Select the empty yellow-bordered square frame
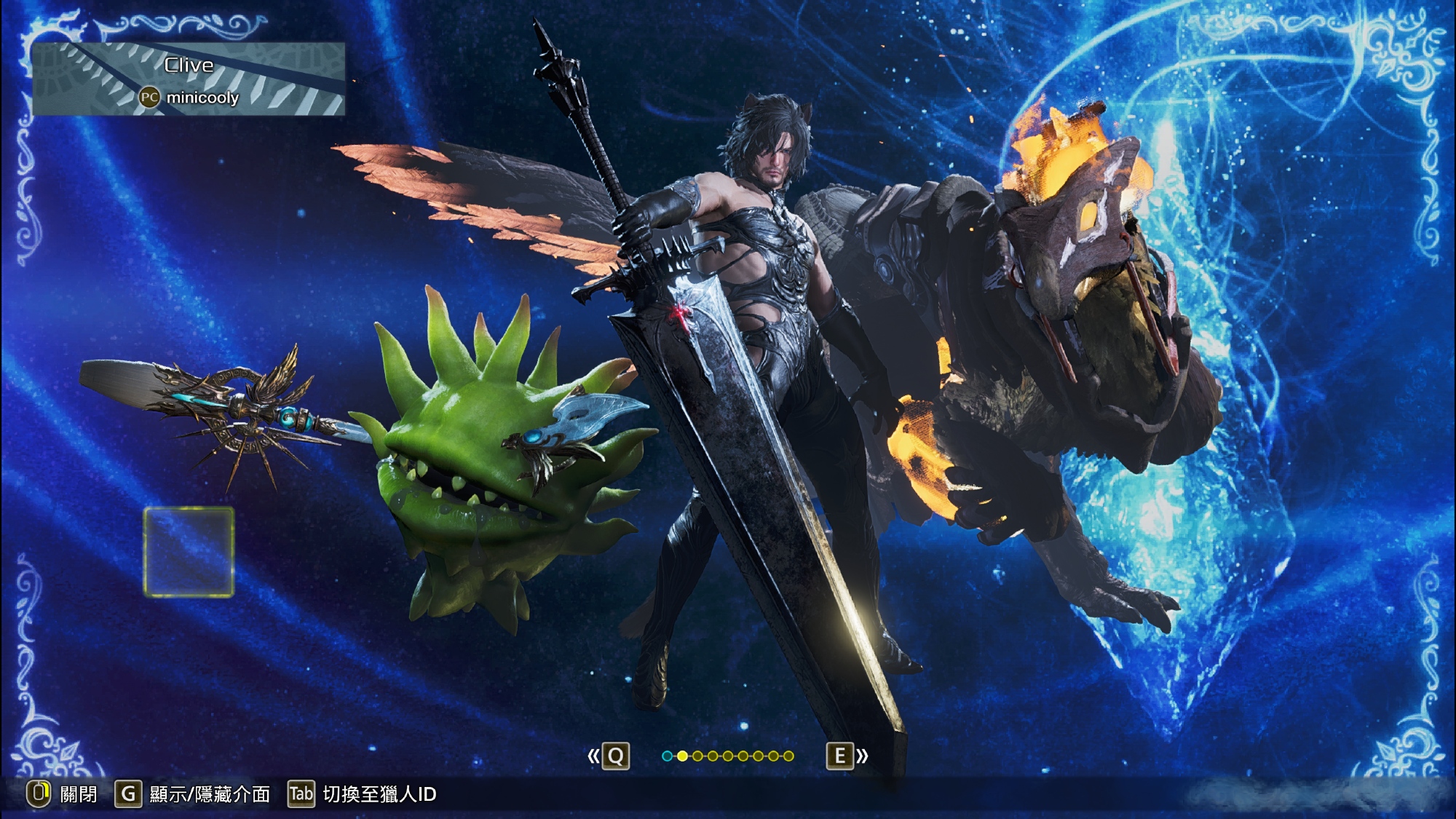This screenshot has height=819, width=1456. (x=189, y=552)
